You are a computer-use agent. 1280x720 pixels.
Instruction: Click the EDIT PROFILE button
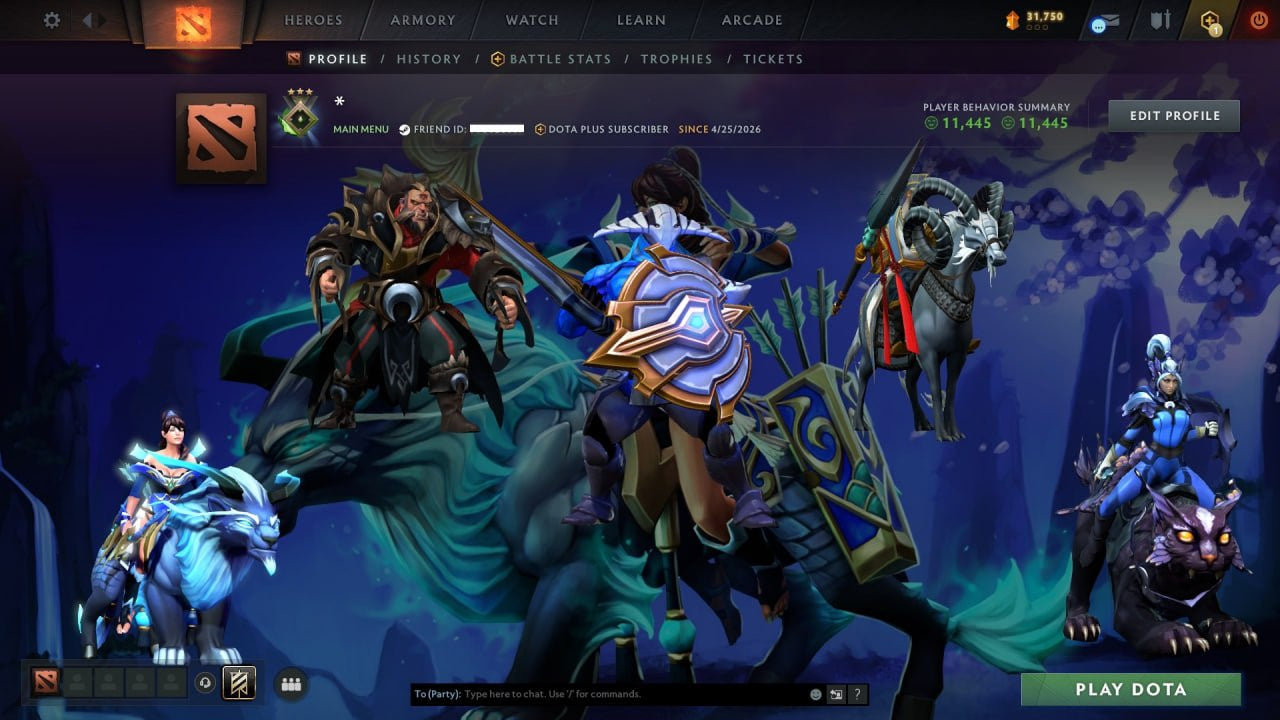pos(1173,115)
